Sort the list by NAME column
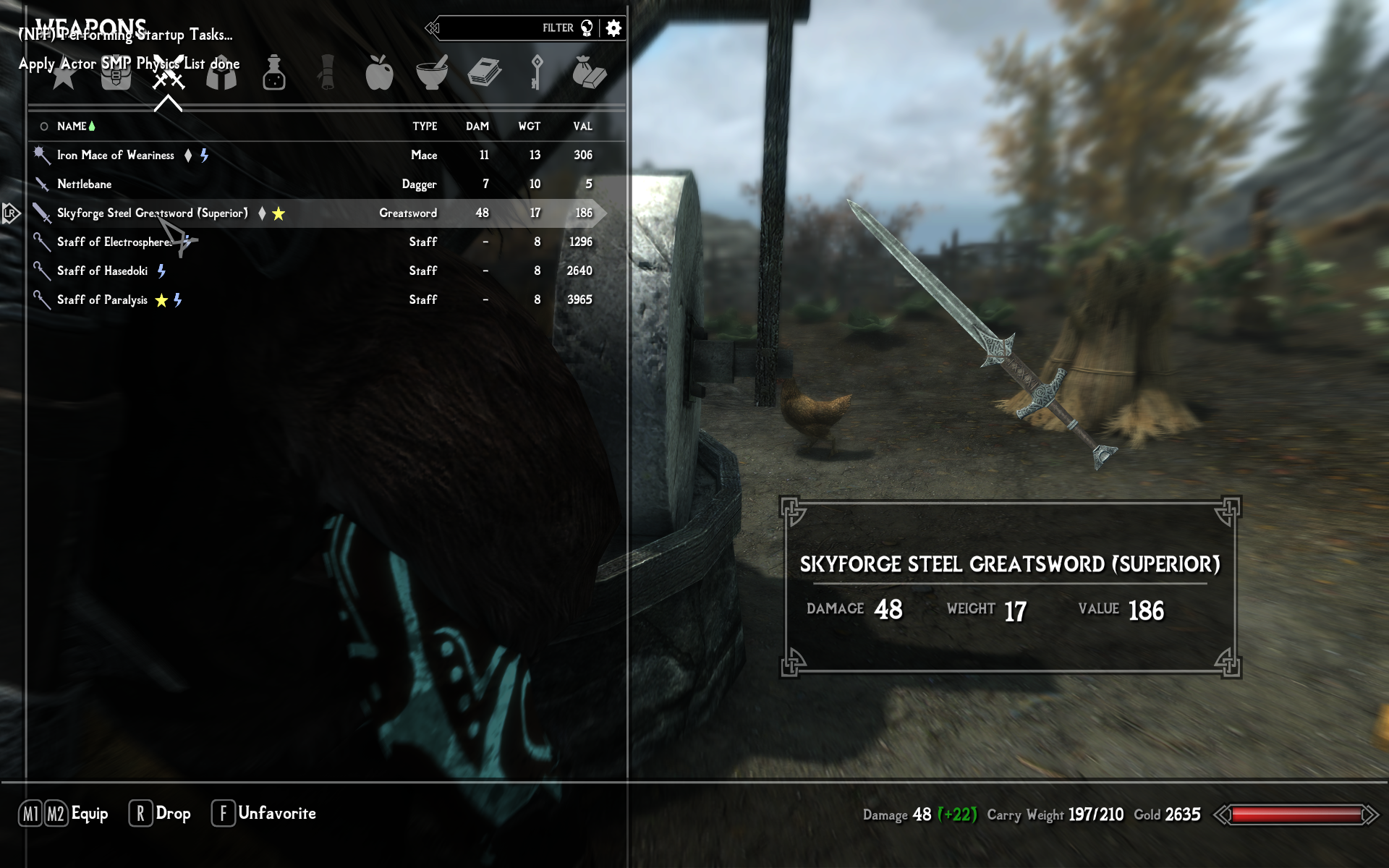This screenshot has height=868, width=1389. (72, 127)
